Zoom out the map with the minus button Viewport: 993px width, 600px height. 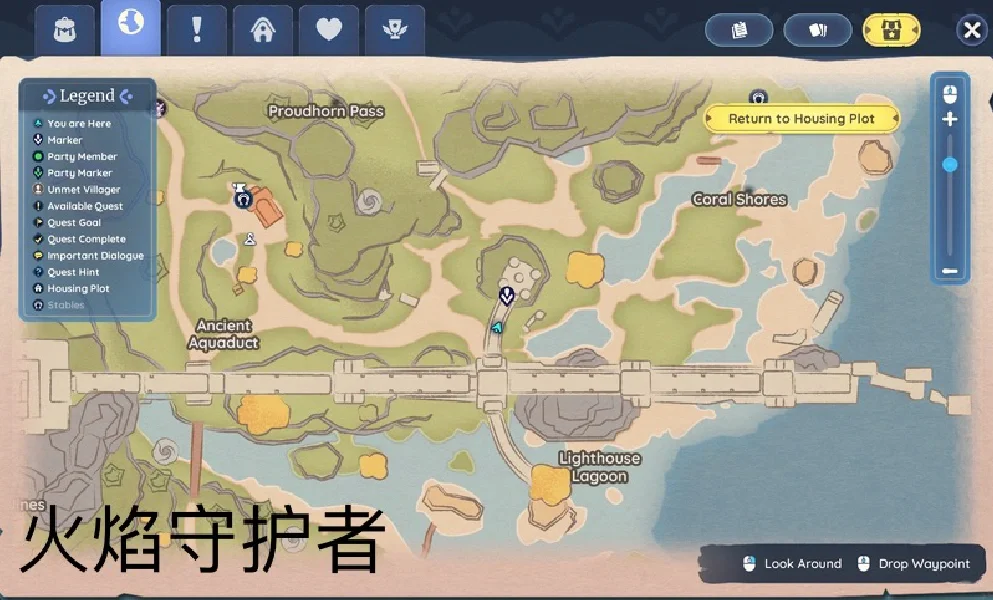(949, 270)
